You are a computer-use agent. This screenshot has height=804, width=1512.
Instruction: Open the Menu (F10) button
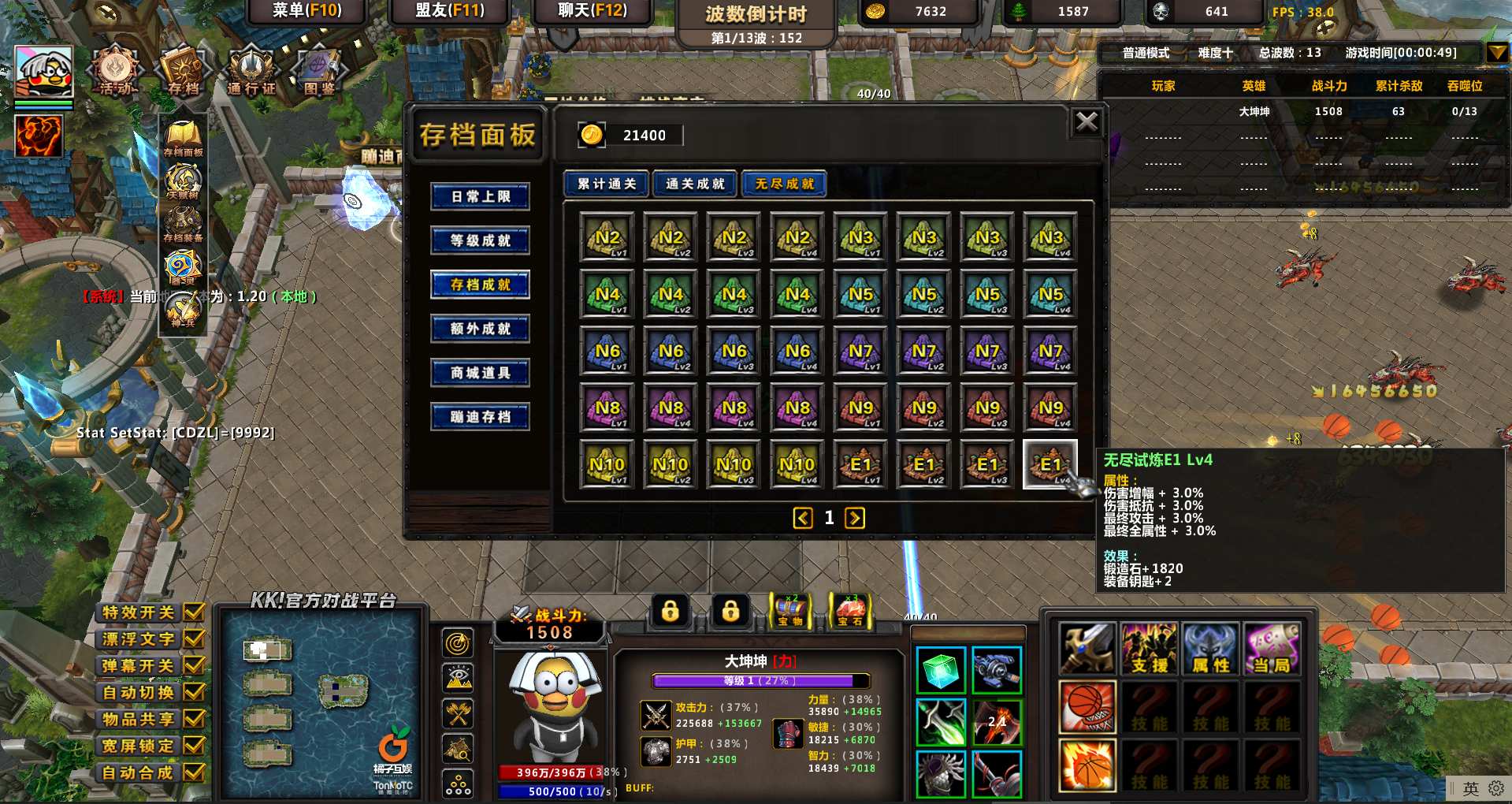[306, 11]
